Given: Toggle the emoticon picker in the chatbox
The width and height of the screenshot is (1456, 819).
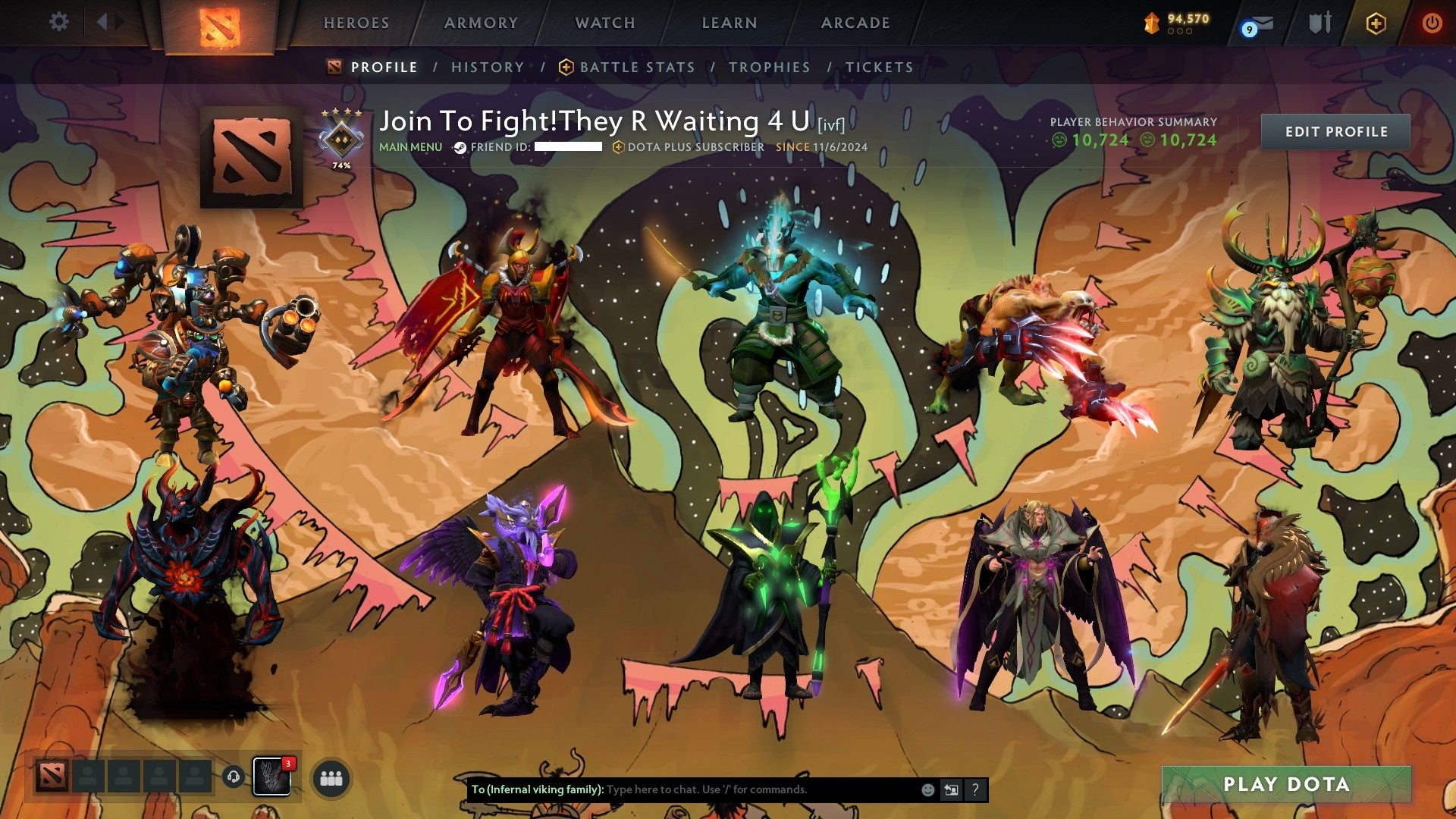Looking at the screenshot, I should click(927, 789).
